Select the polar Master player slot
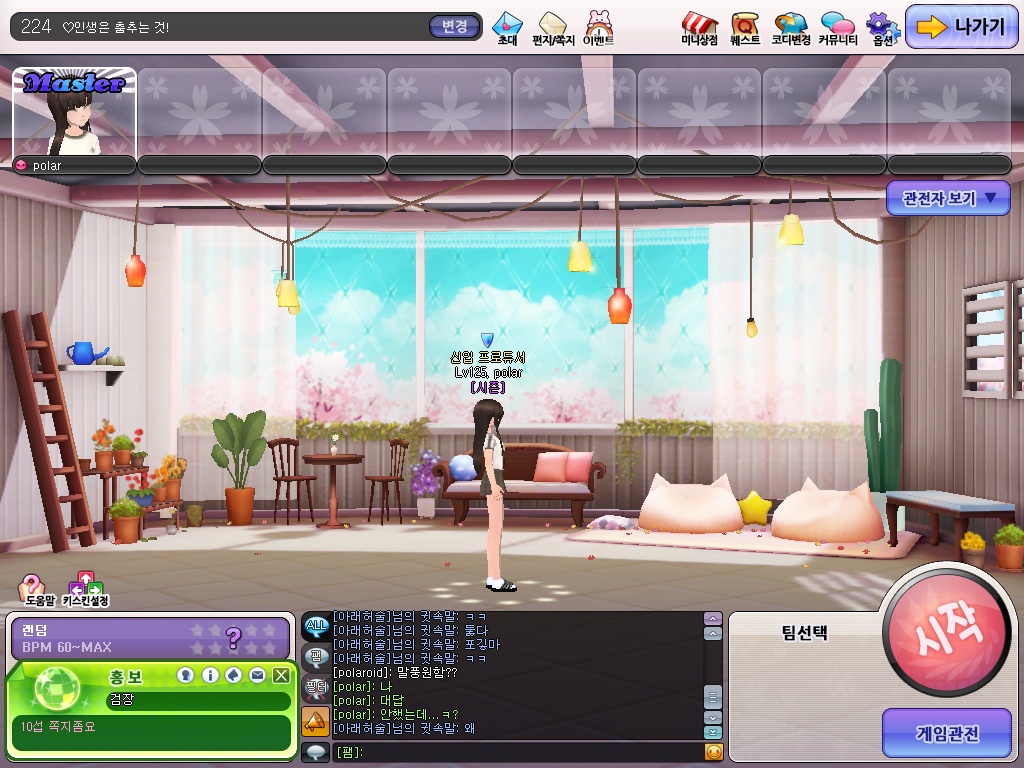Image resolution: width=1024 pixels, height=768 pixels. pos(75,113)
